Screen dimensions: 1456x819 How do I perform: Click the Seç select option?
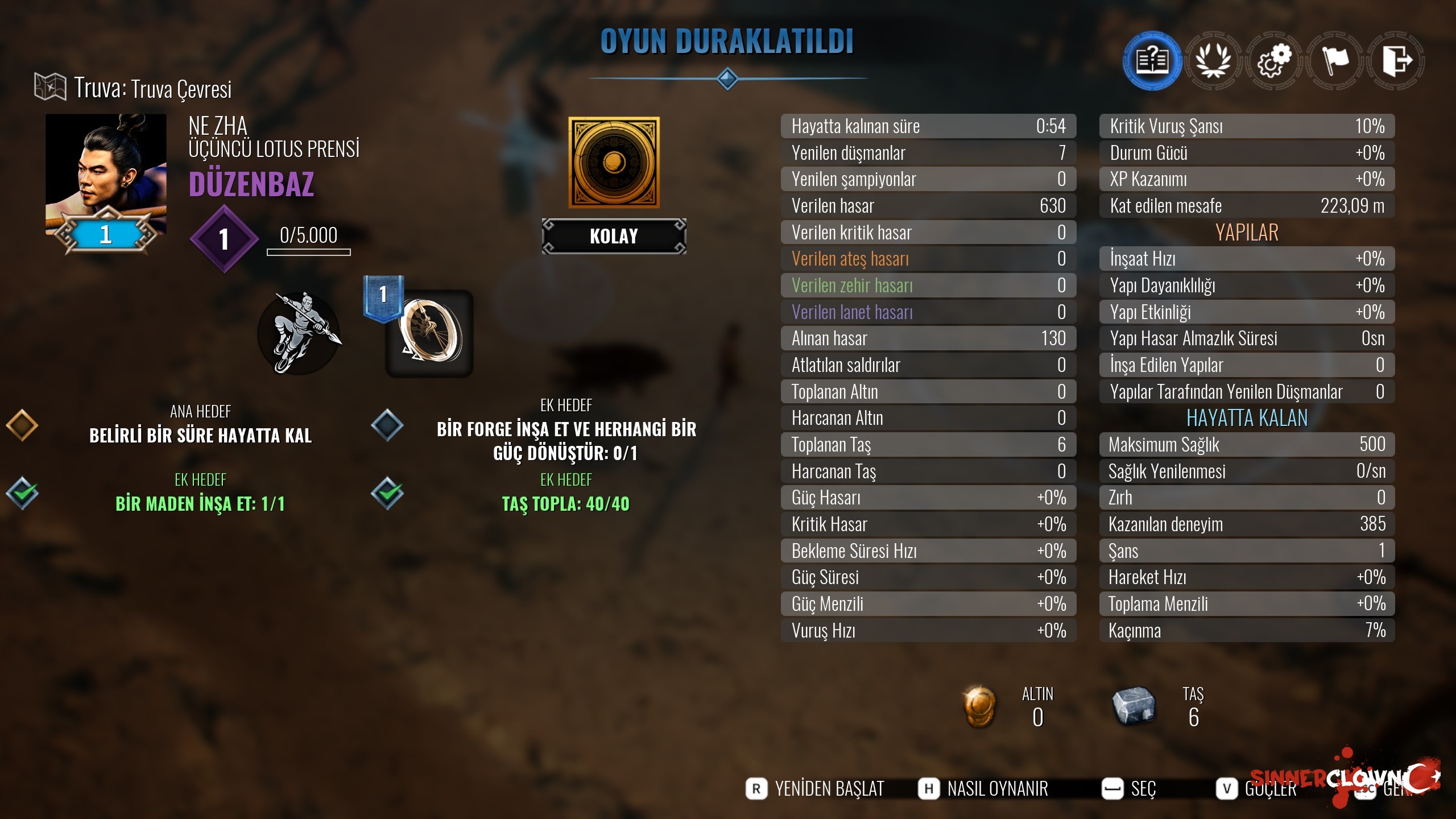(1130, 789)
